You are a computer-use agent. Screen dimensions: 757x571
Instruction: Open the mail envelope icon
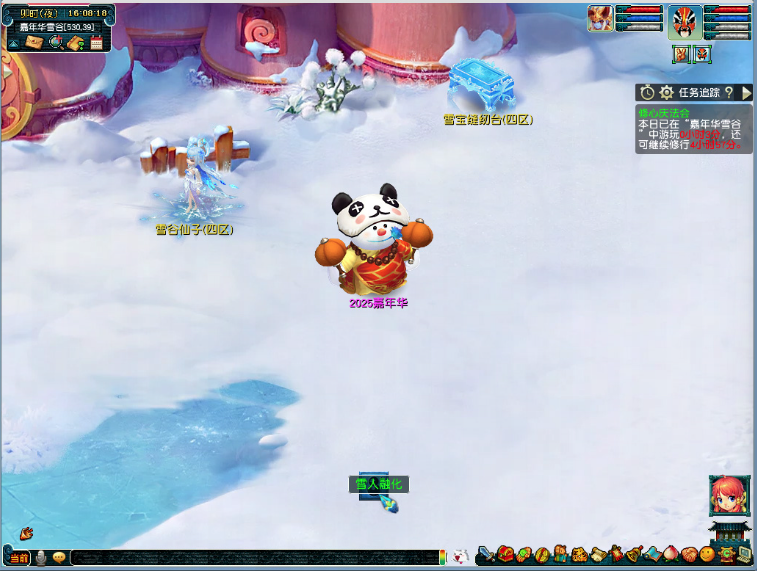click(x=35, y=43)
